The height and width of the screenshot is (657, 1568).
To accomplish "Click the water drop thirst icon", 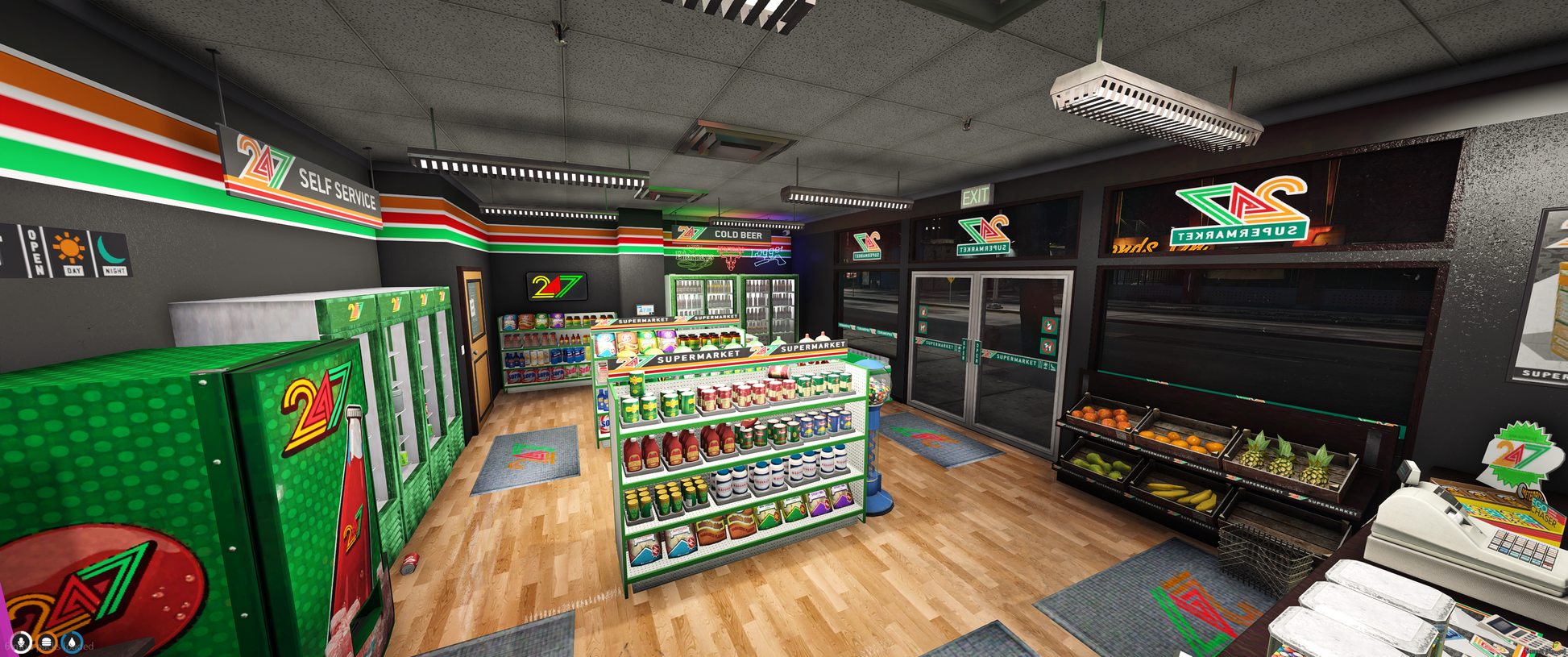I will [73, 642].
